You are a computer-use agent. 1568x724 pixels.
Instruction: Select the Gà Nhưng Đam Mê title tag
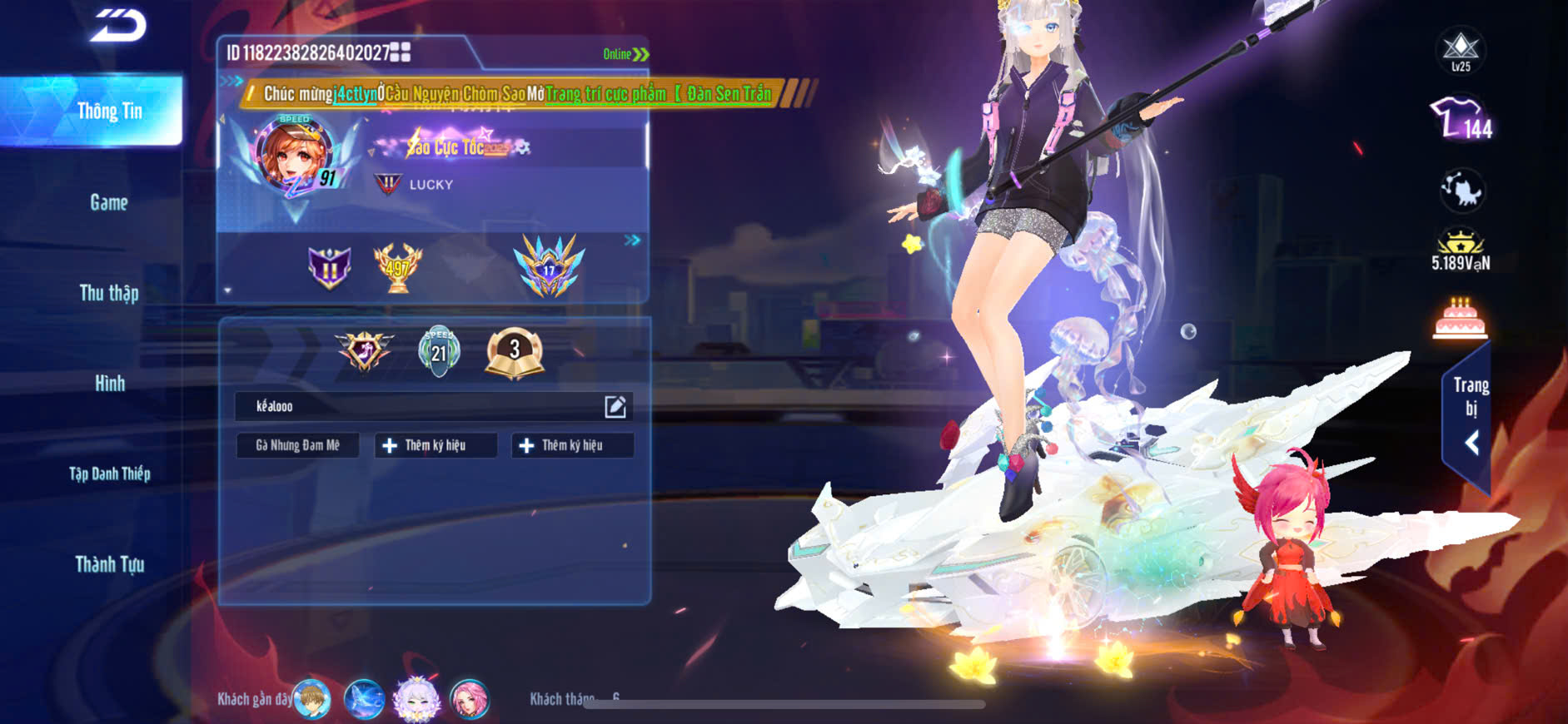(x=297, y=445)
